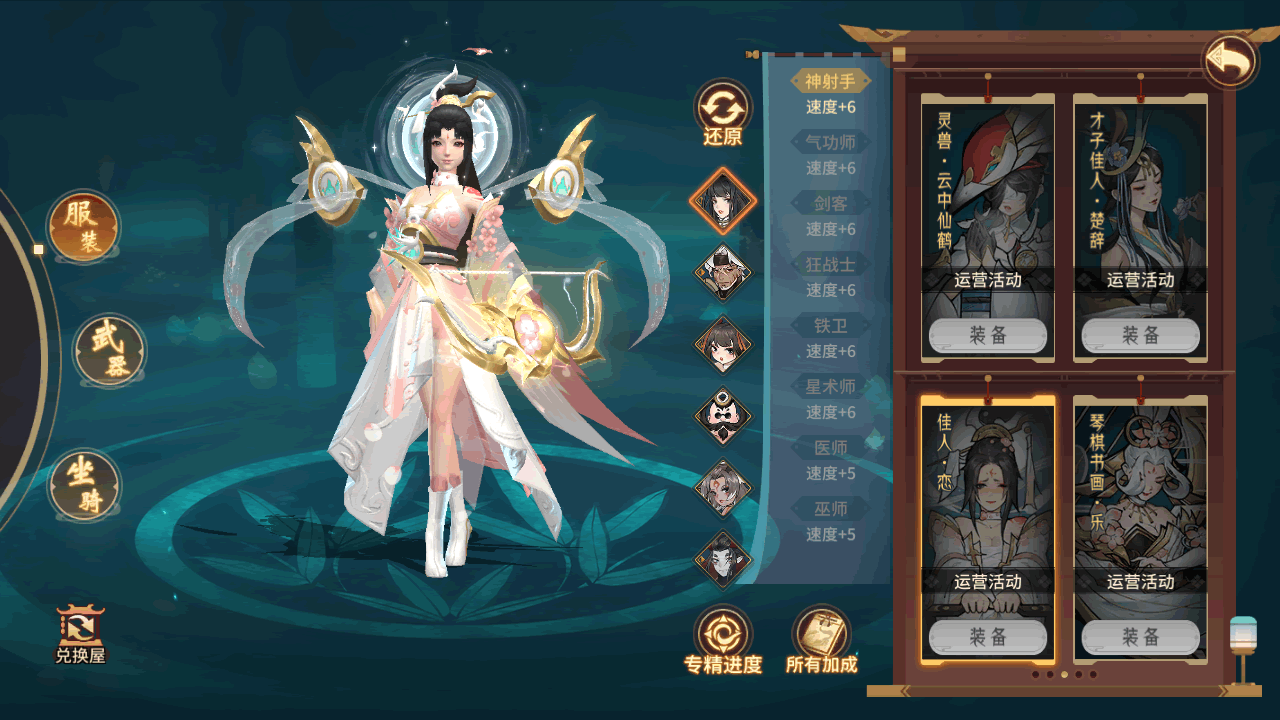Tap the lantern icon in the corner
1280x720 pixels.
click(1243, 647)
